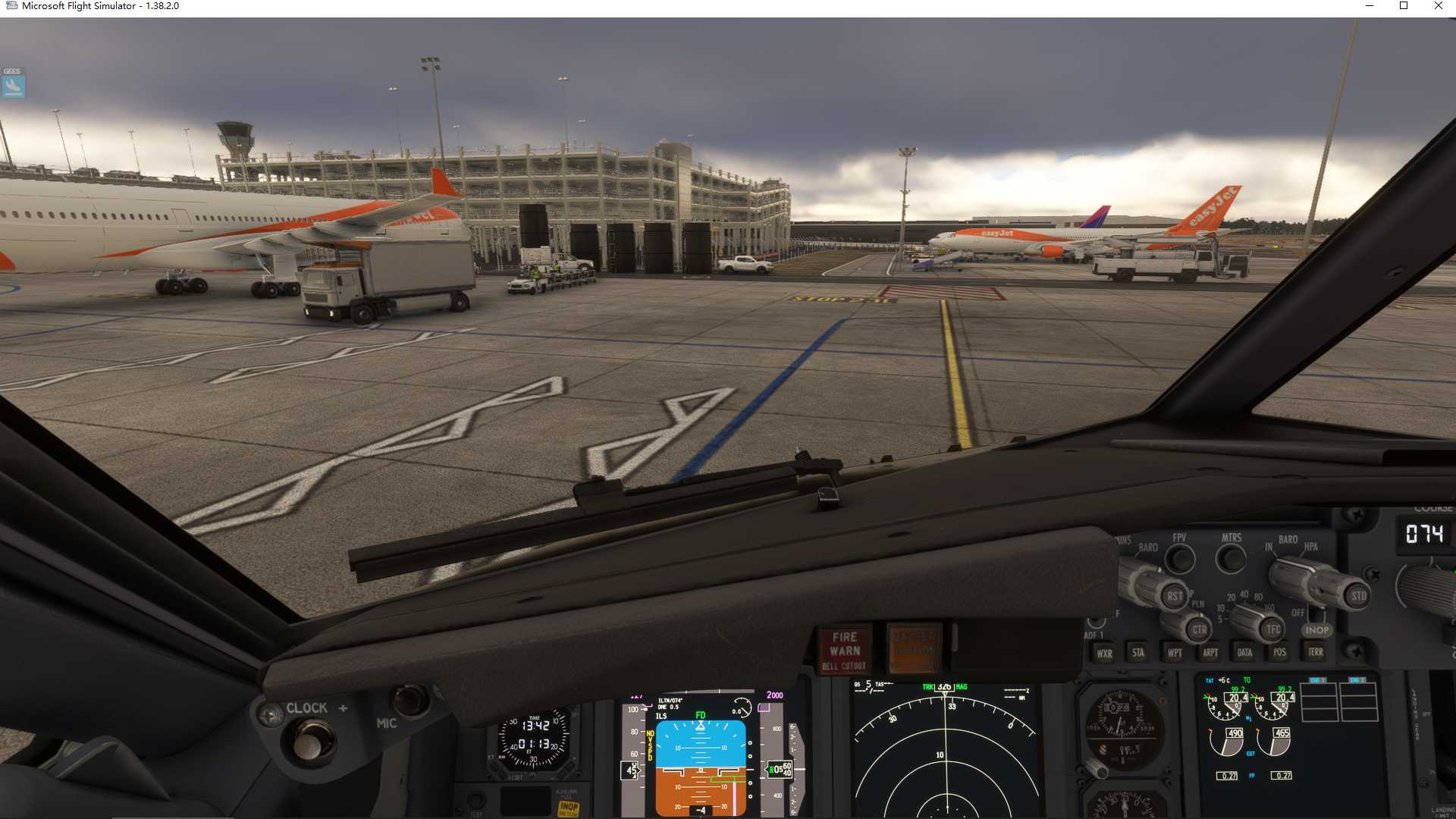Close the Microsoft Flight Simulator window

click(x=1439, y=6)
